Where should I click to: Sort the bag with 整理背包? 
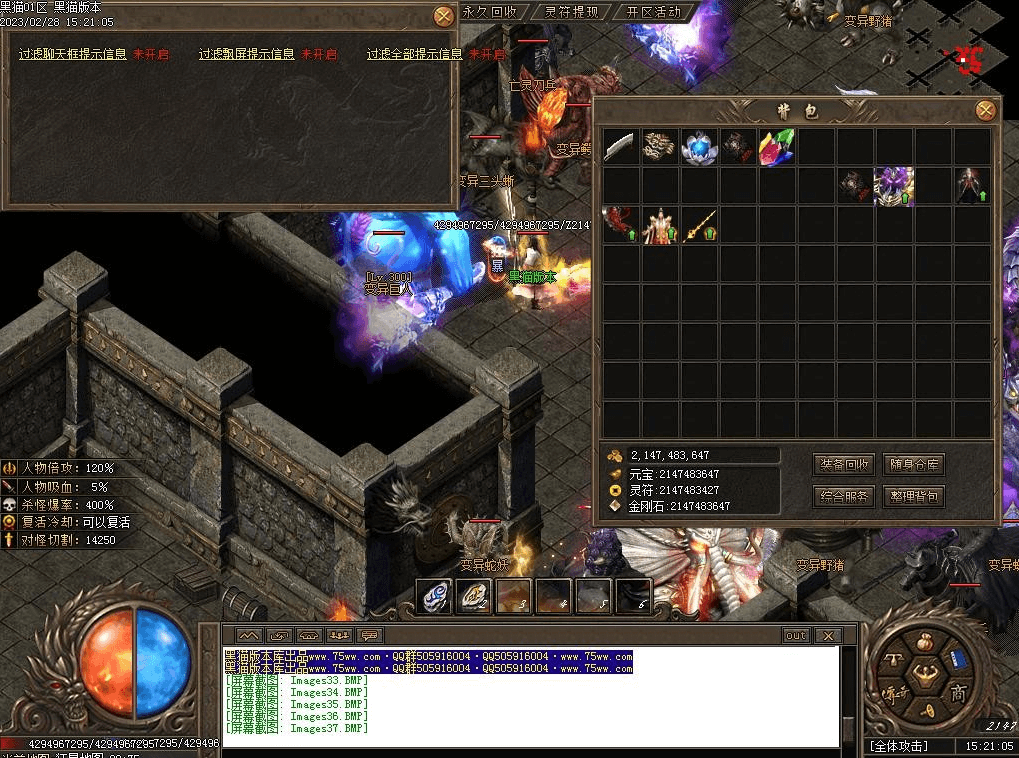pyautogui.click(x=914, y=496)
